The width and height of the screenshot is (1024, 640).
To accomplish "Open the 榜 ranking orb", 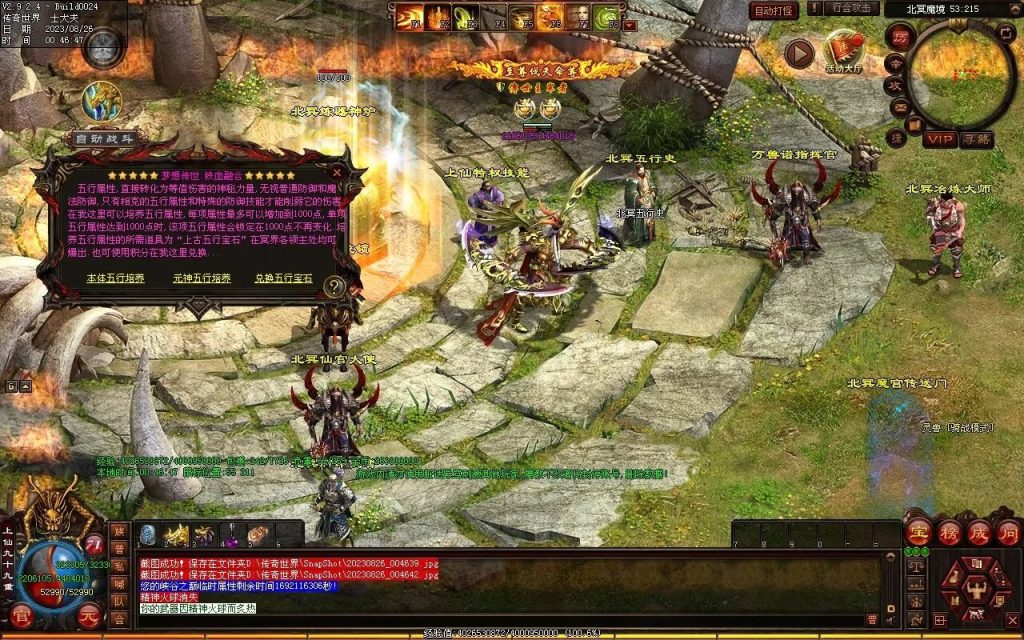I will (x=948, y=534).
